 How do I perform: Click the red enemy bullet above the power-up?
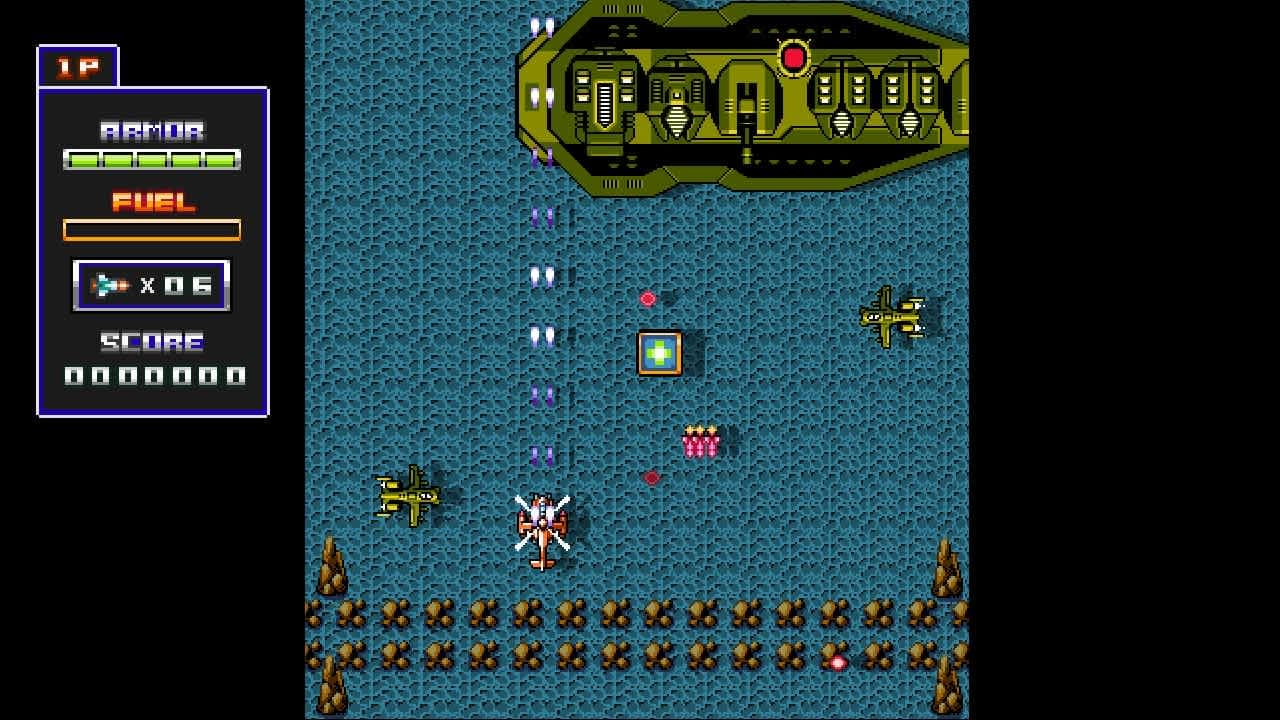coord(647,297)
